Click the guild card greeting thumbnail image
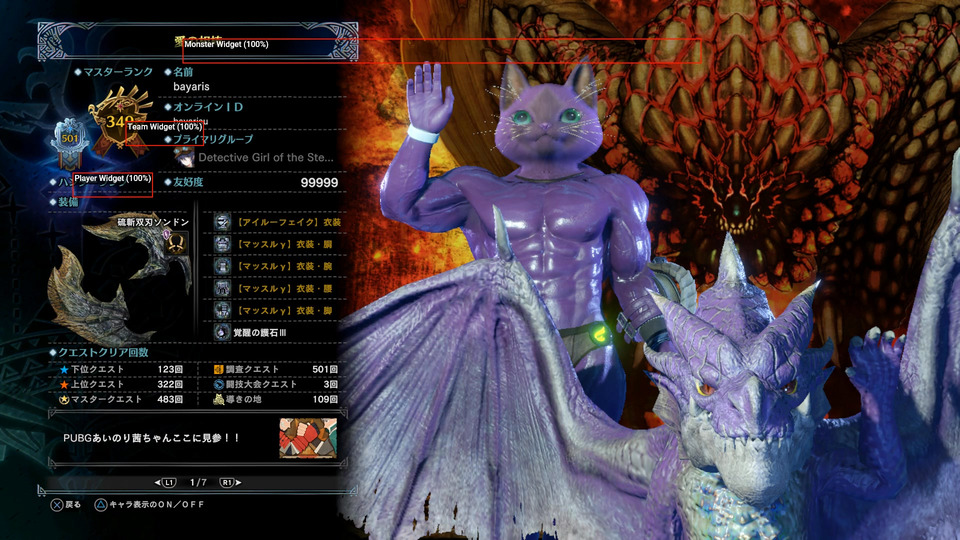Viewport: 960px width, 540px height. click(x=308, y=439)
